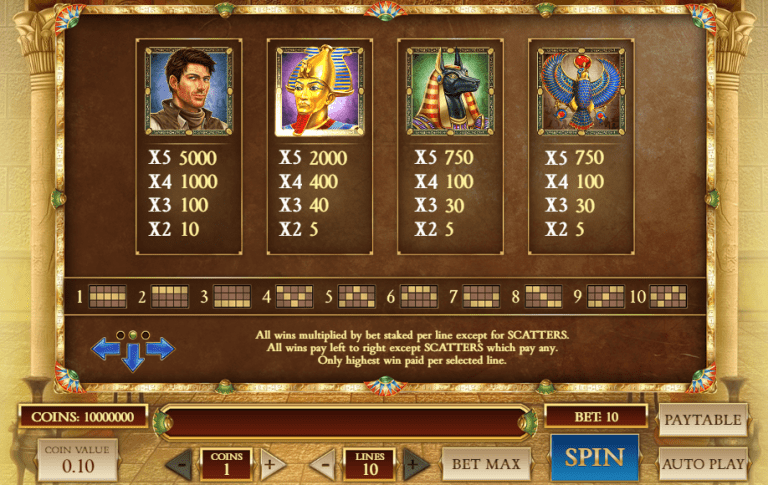Go to the previous paytable page arrow
768x485 pixels.
click(x=106, y=348)
